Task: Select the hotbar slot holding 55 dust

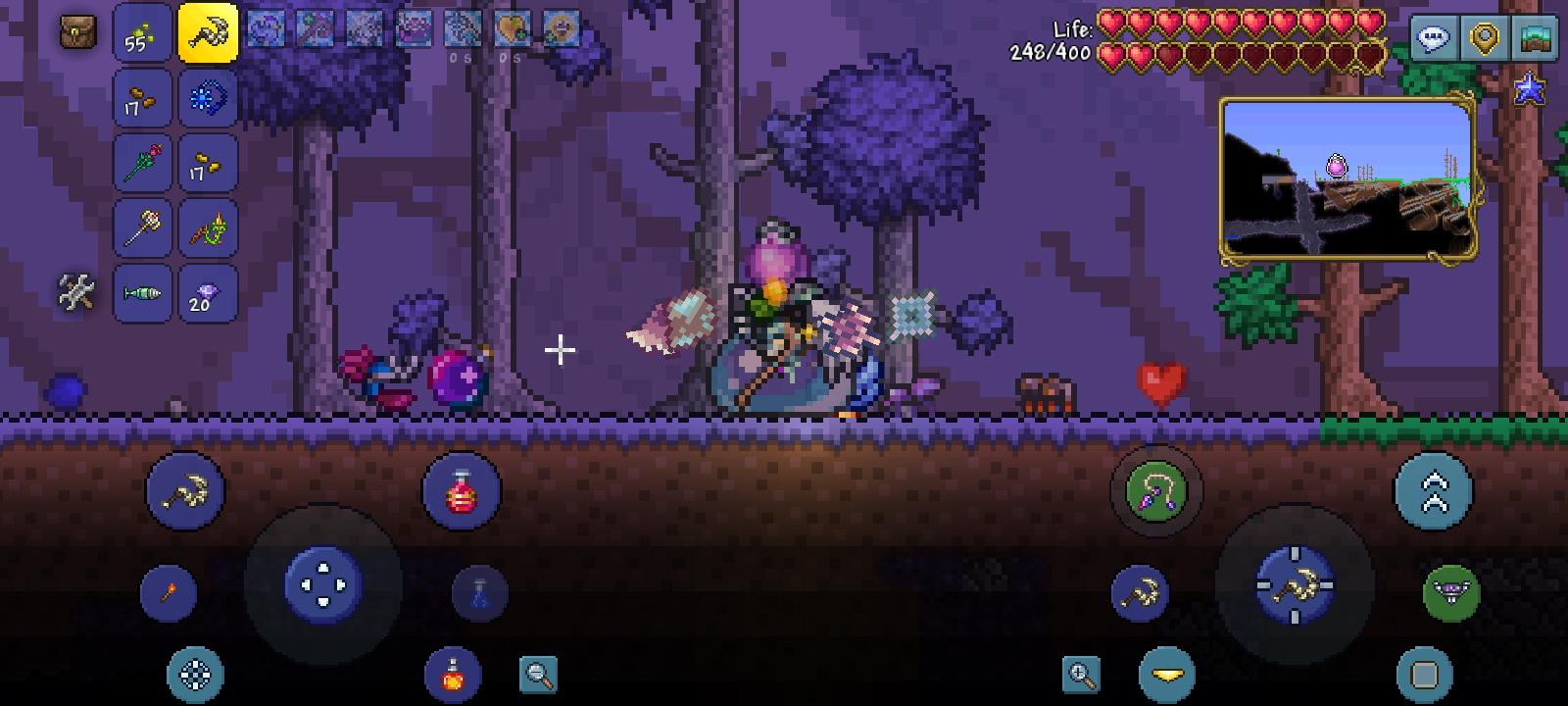Action: pos(143,32)
